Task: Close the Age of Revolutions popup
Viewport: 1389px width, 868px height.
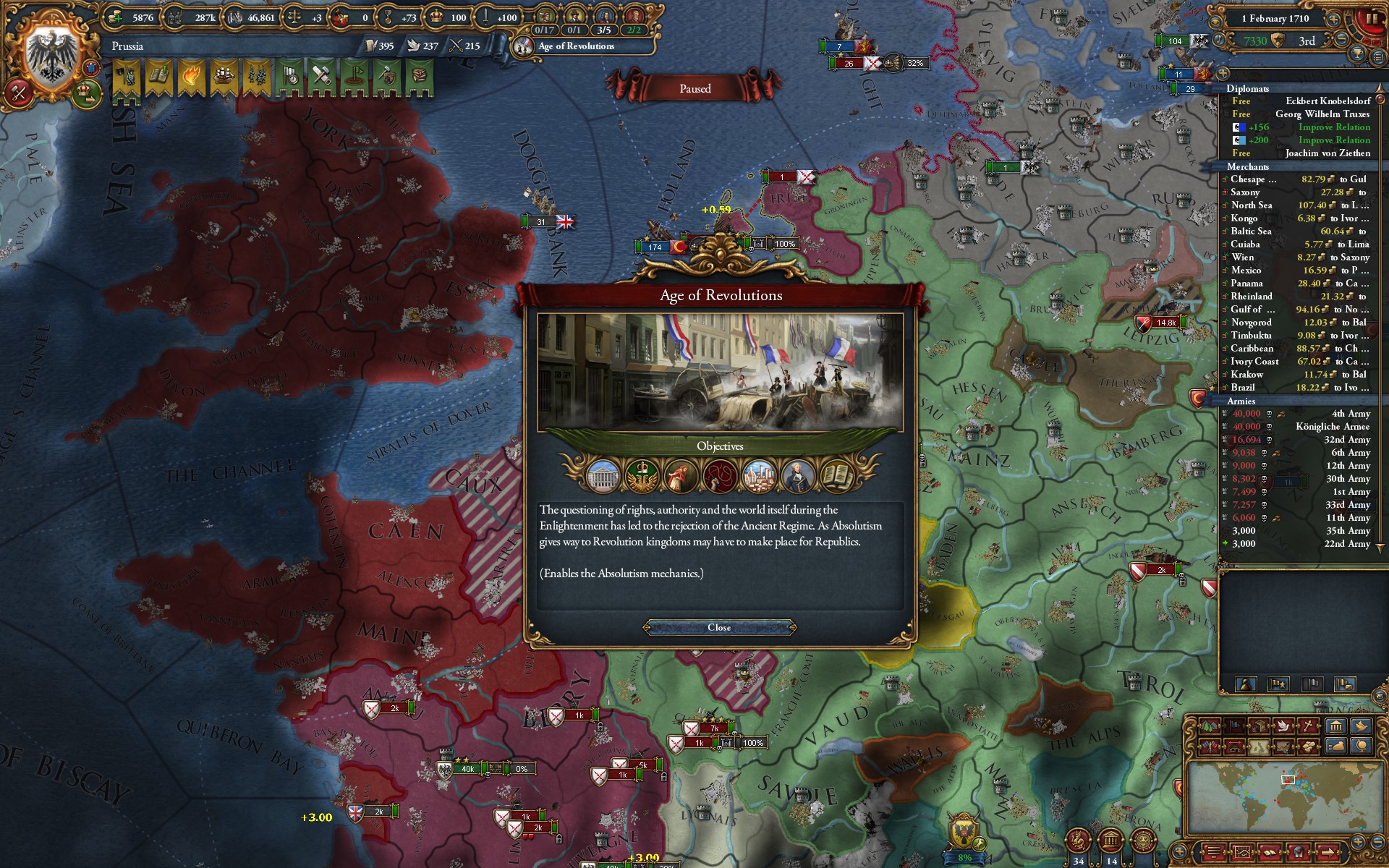Action: pyautogui.click(x=720, y=627)
